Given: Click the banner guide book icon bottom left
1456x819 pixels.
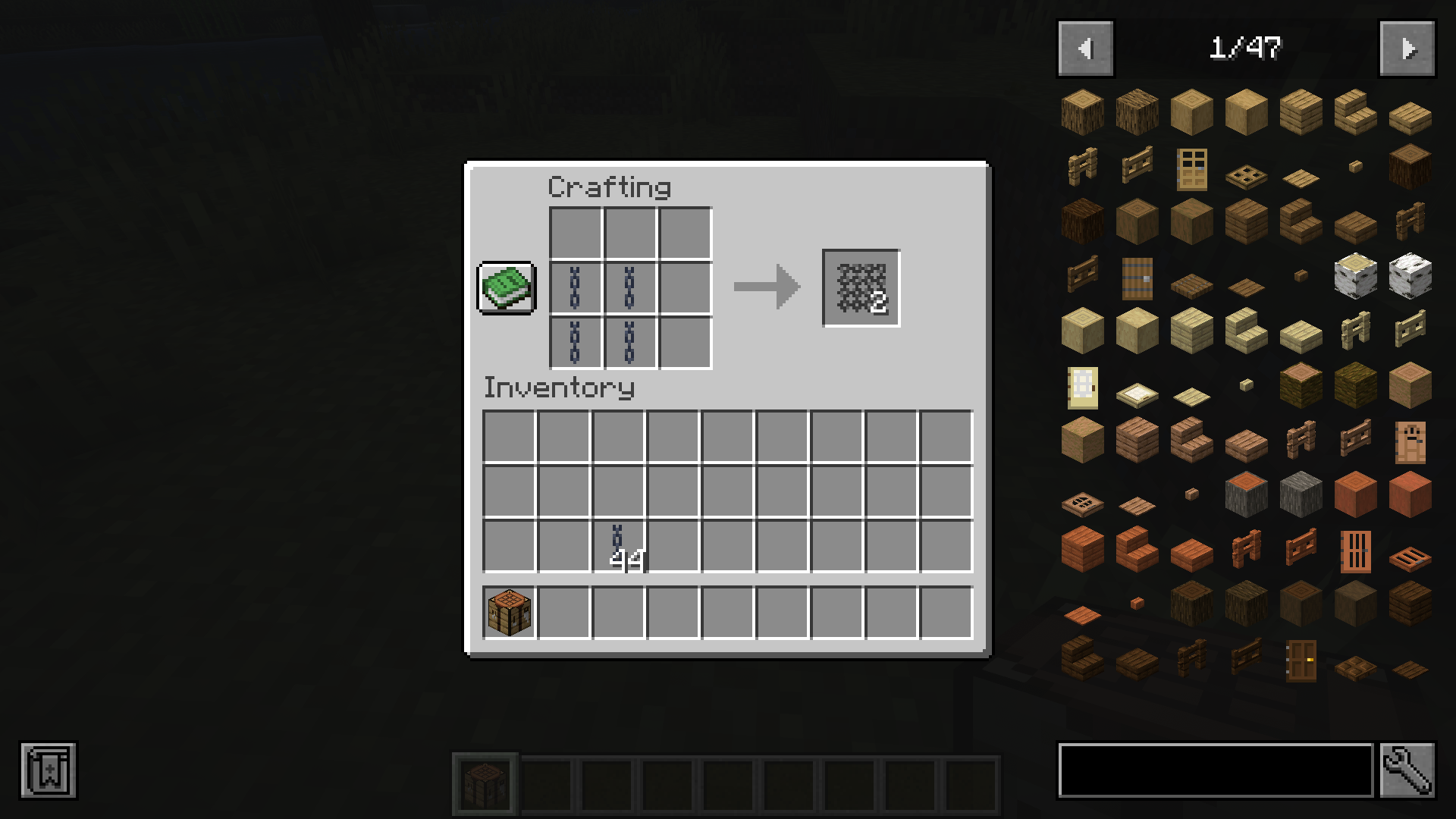Looking at the screenshot, I should [x=49, y=771].
